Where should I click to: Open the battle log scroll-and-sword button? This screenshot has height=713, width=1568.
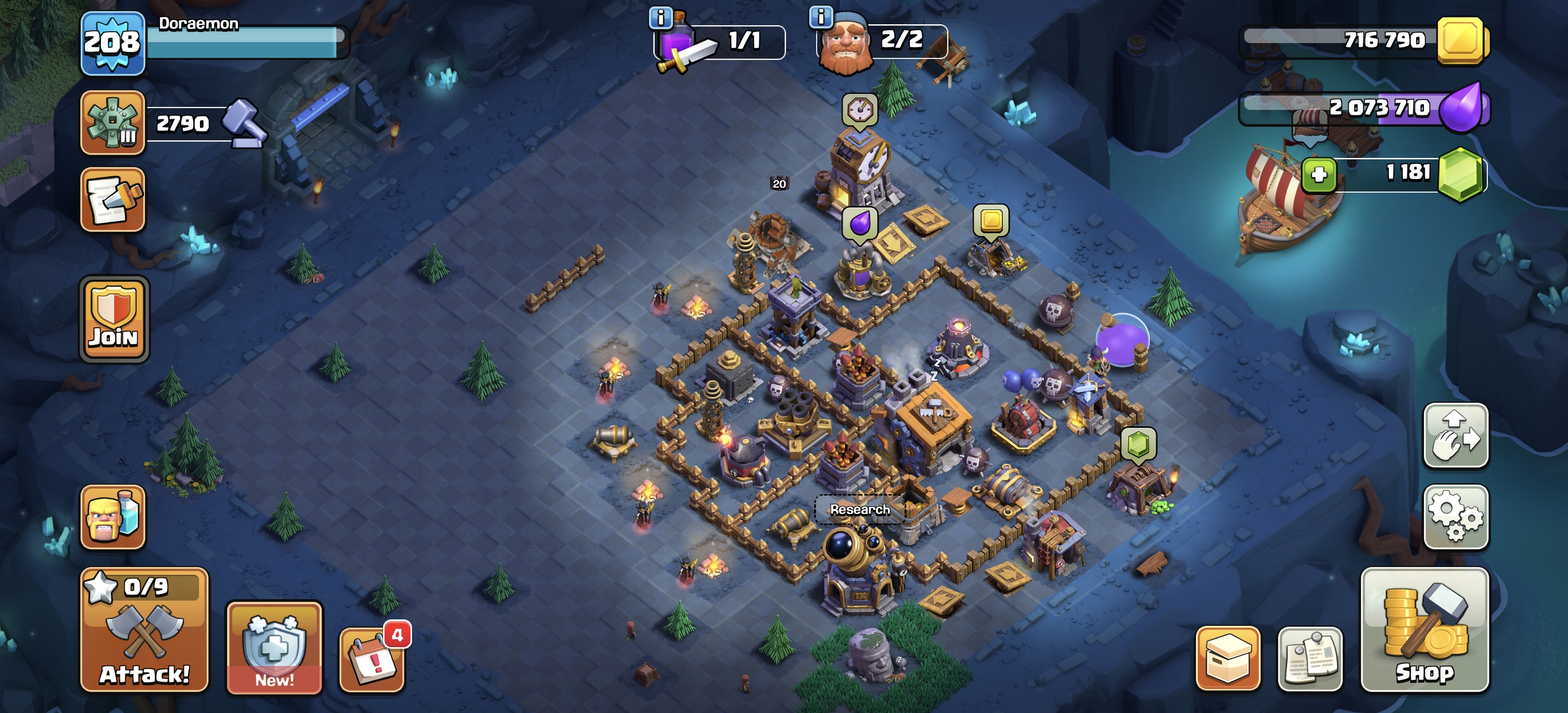(x=113, y=200)
